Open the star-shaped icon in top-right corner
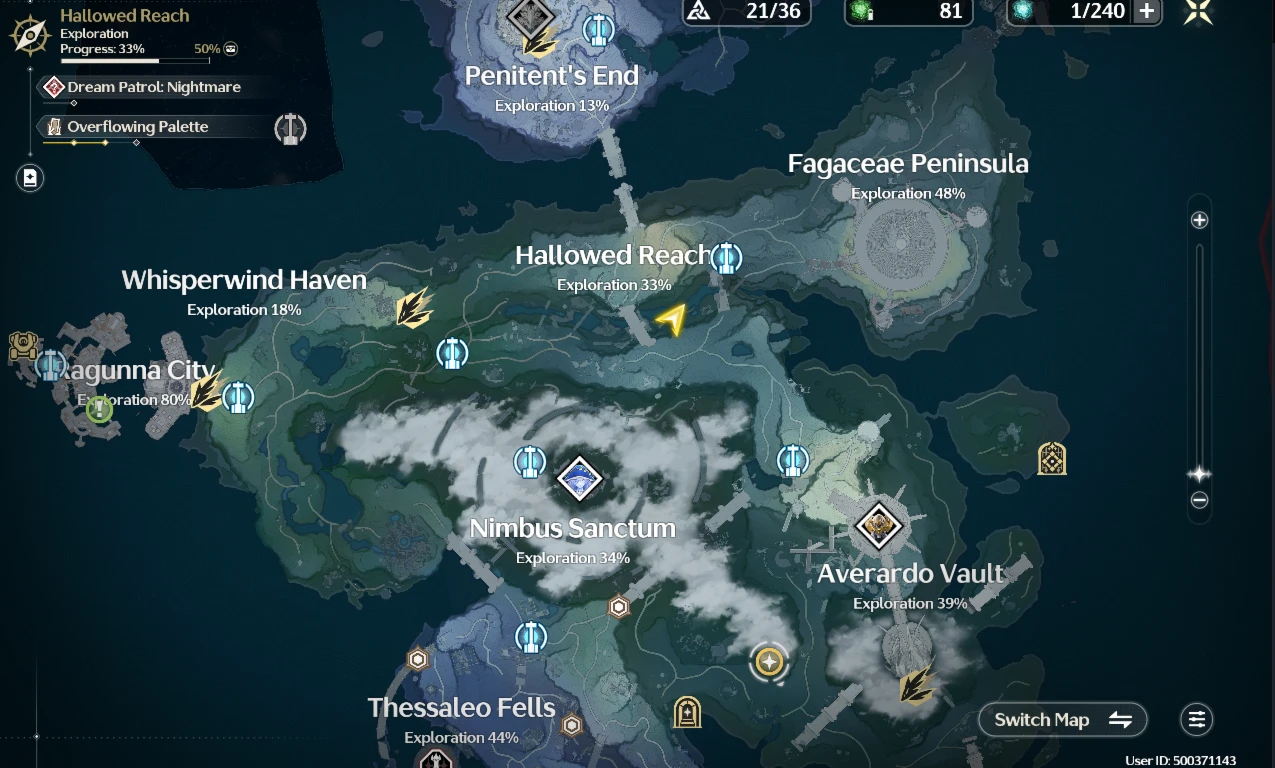Image resolution: width=1275 pixels, height=768 pixels. [x=1198, y=12]
